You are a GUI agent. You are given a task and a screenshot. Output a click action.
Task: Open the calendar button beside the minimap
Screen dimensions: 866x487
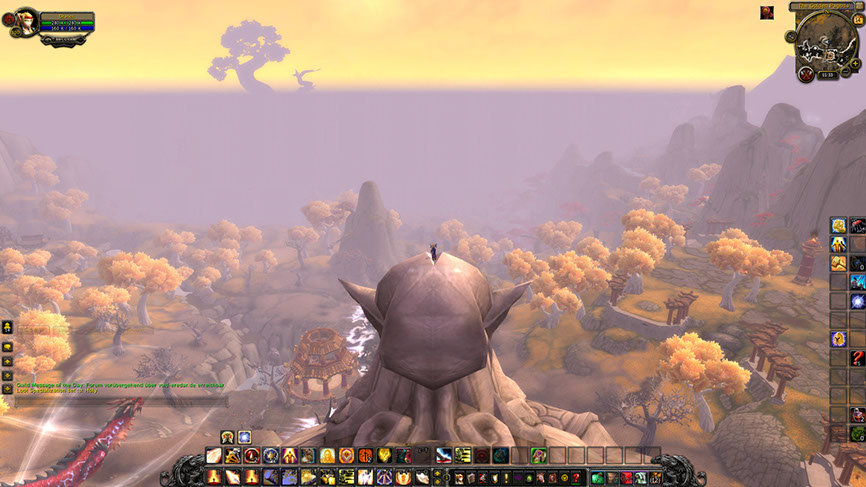(x=855, y=22)
